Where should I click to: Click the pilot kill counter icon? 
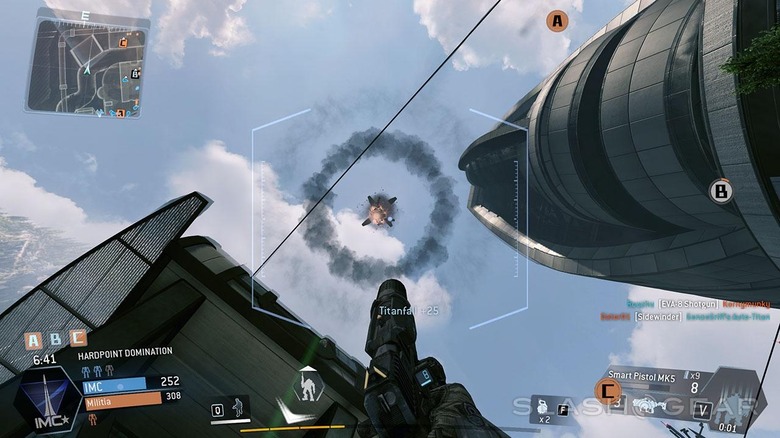(x=237, y=408)
